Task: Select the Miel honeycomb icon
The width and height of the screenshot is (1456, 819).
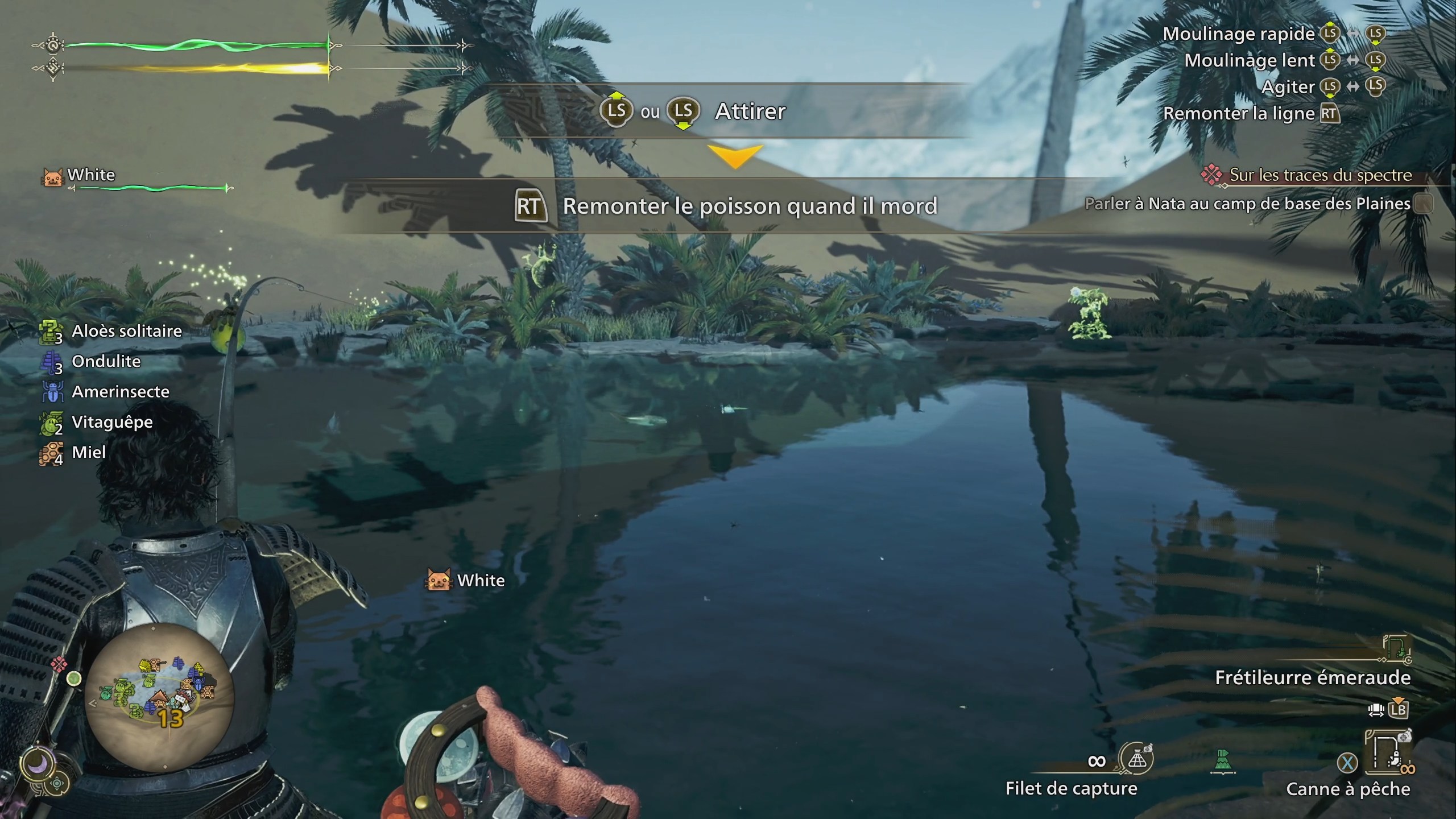Action: click(x=52, y=452)
